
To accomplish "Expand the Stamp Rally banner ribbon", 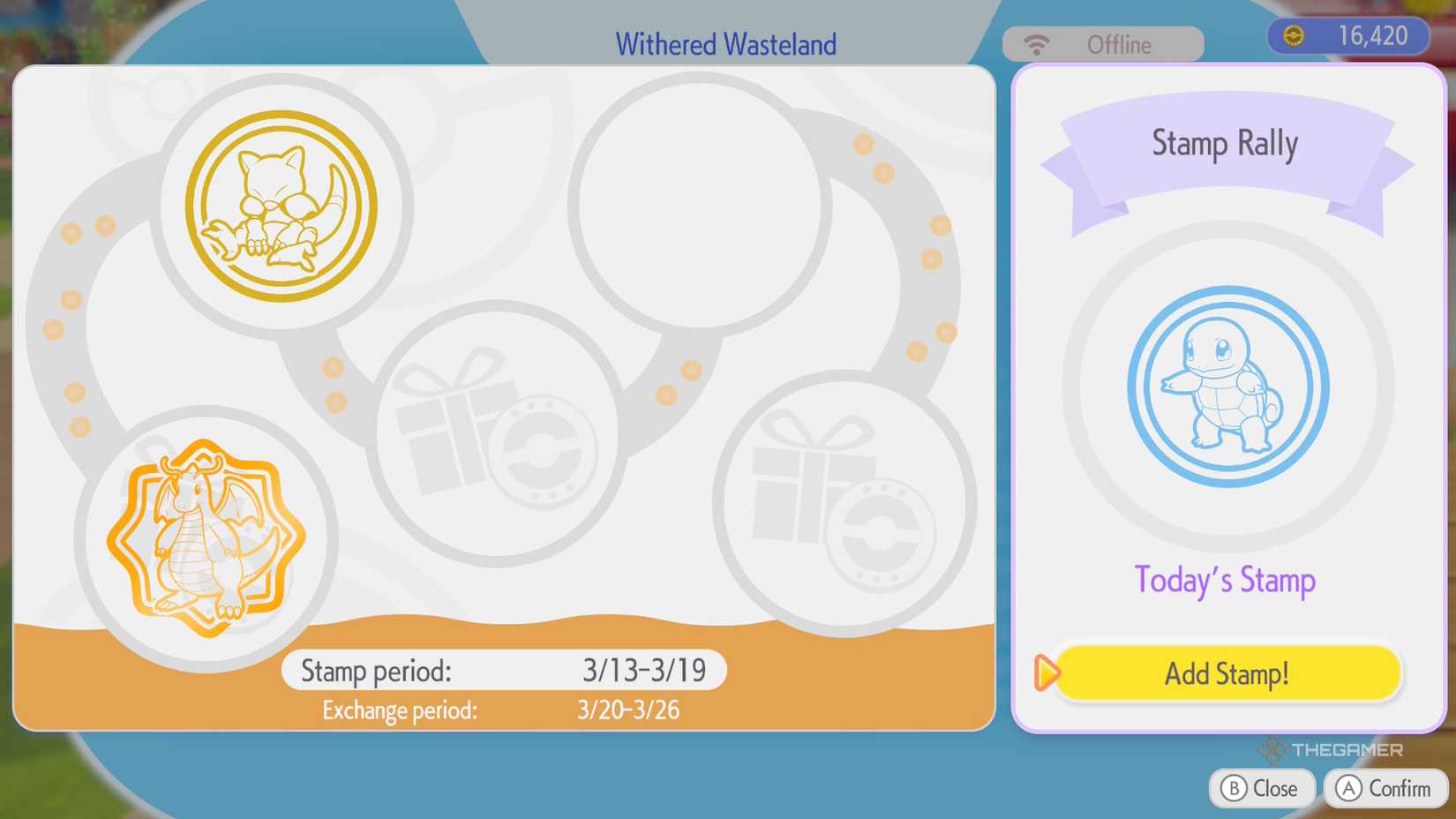I will coord(1225,143).
